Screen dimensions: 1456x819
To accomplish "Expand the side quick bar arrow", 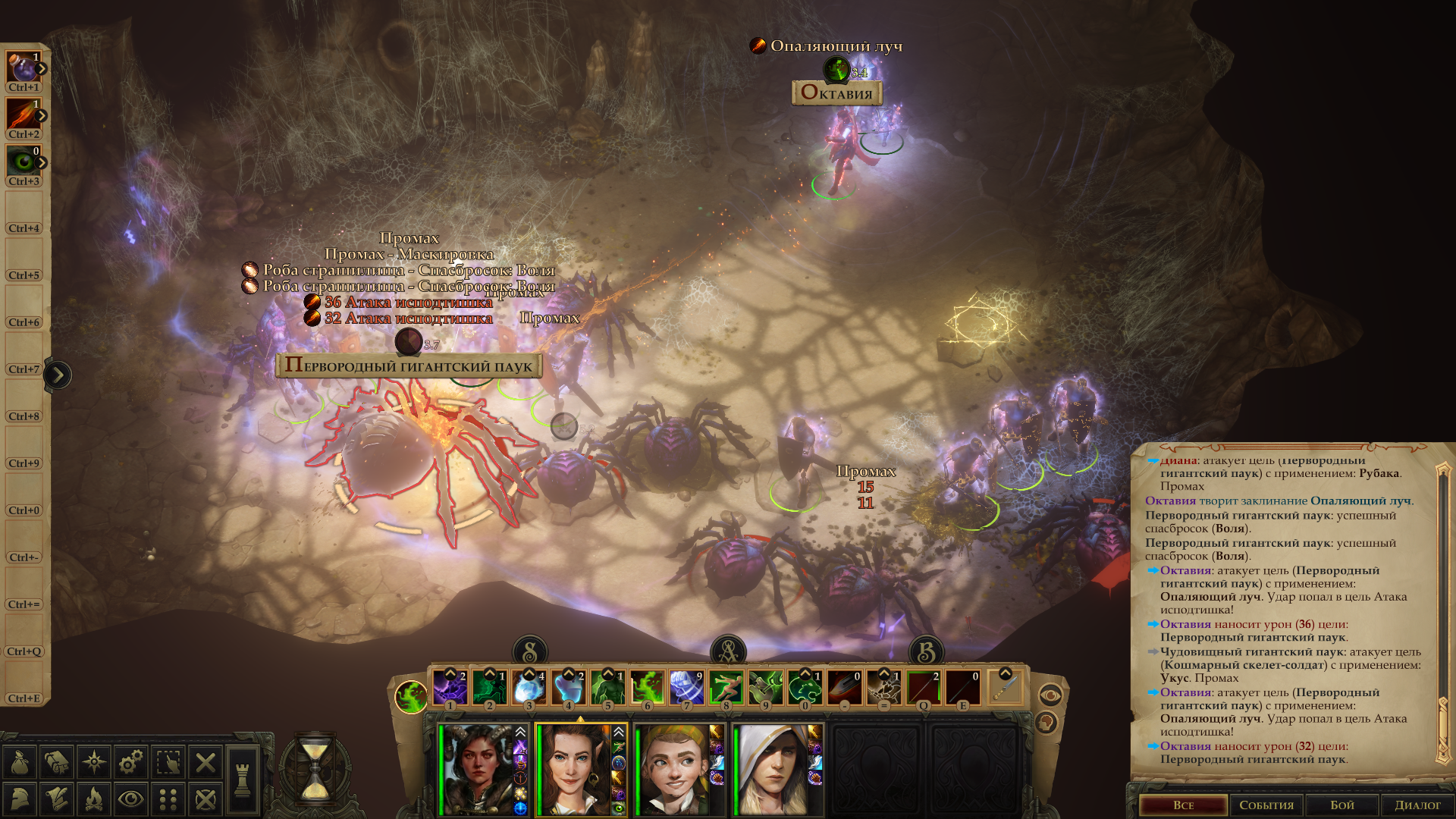I will click(58, 375).
